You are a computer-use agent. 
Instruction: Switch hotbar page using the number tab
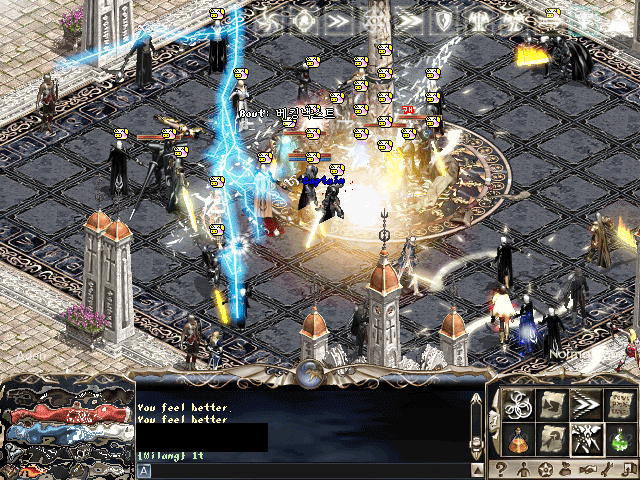(x=492, y=419)
